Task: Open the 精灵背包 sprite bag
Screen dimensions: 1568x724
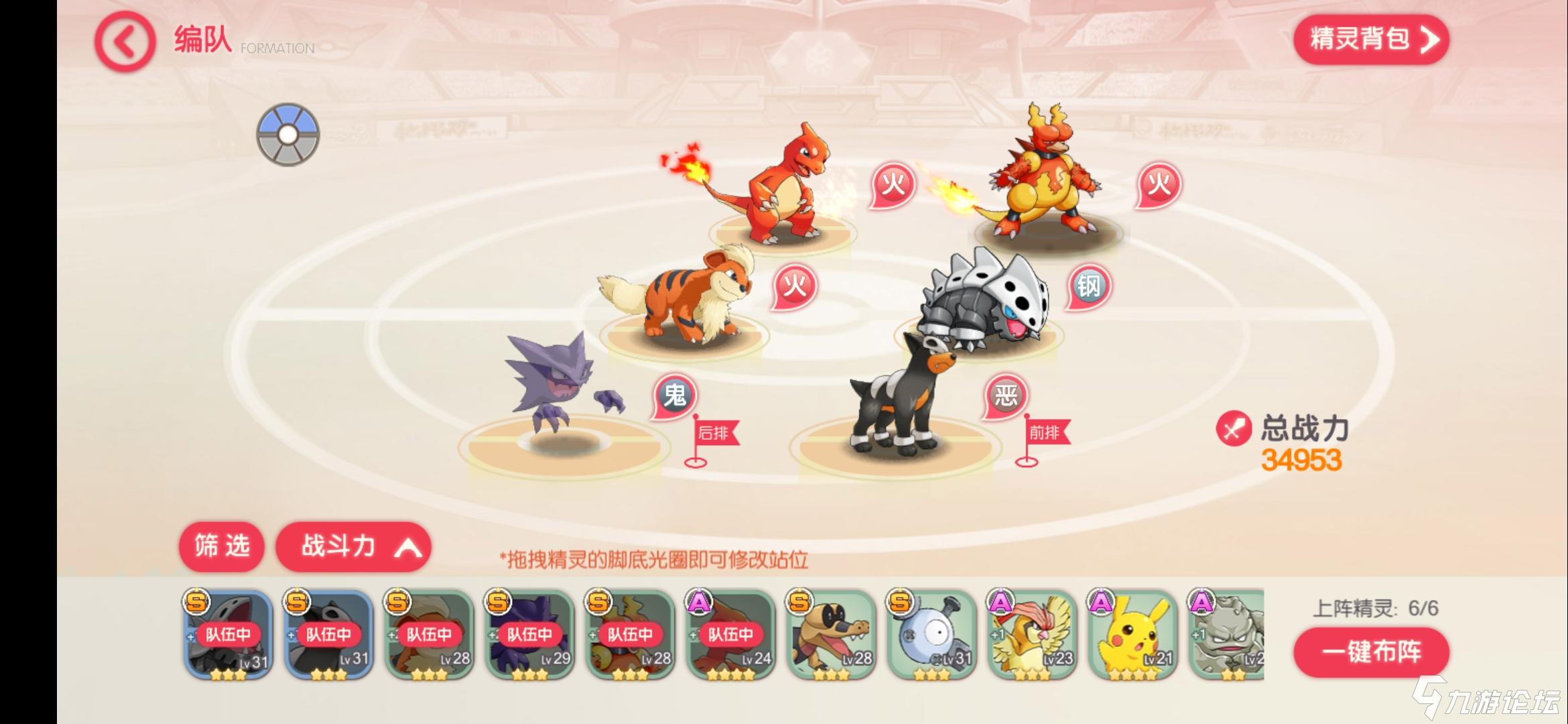Action: coord(1370,40)
